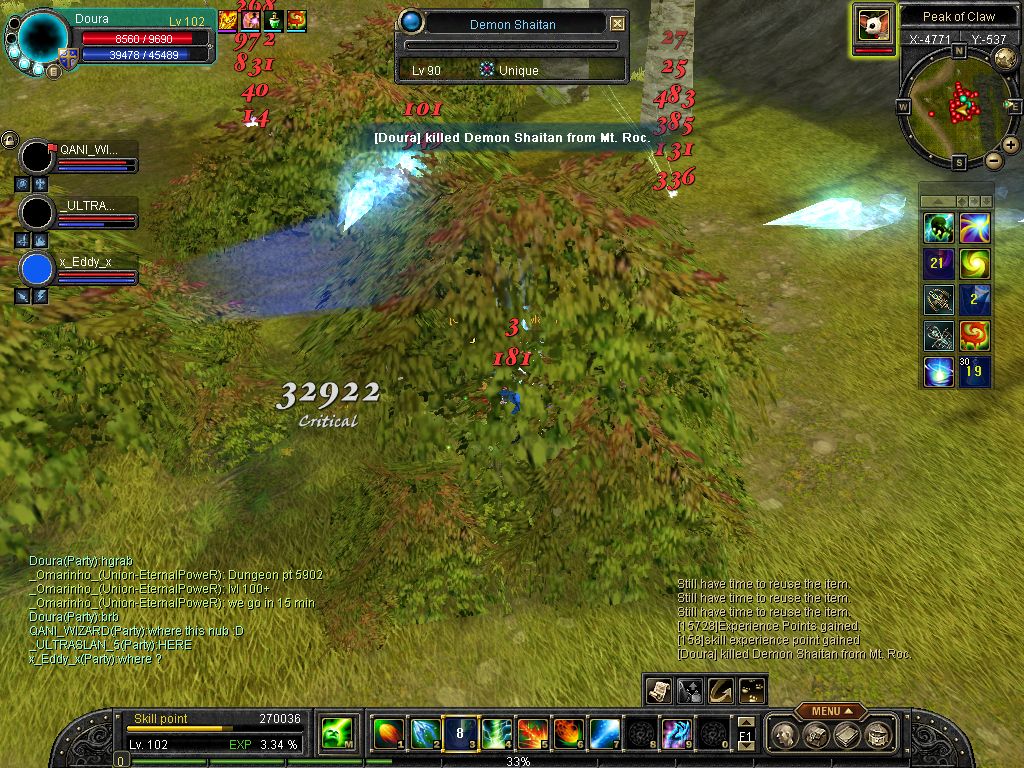1024x768 pixels.
Task: Cast the fireball skill in hotbar slot 6
Action: tap(568, 734)
